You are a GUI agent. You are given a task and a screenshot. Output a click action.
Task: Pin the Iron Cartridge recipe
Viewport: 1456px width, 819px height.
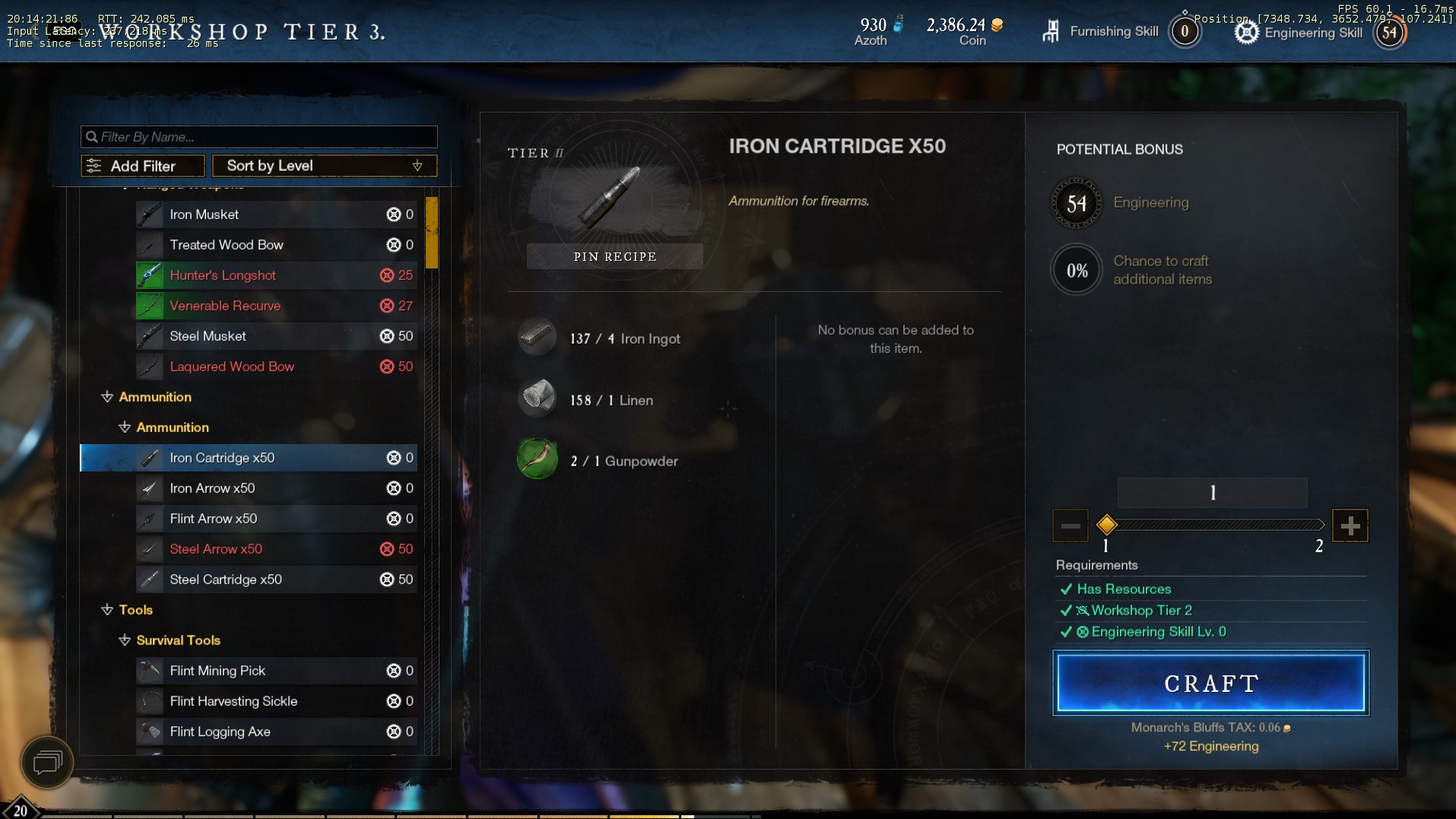614,256
